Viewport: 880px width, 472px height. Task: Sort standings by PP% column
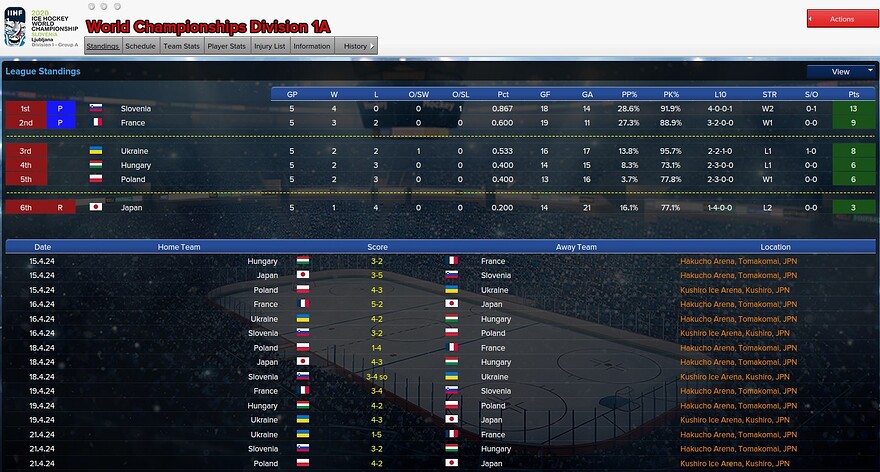(627, 94)
